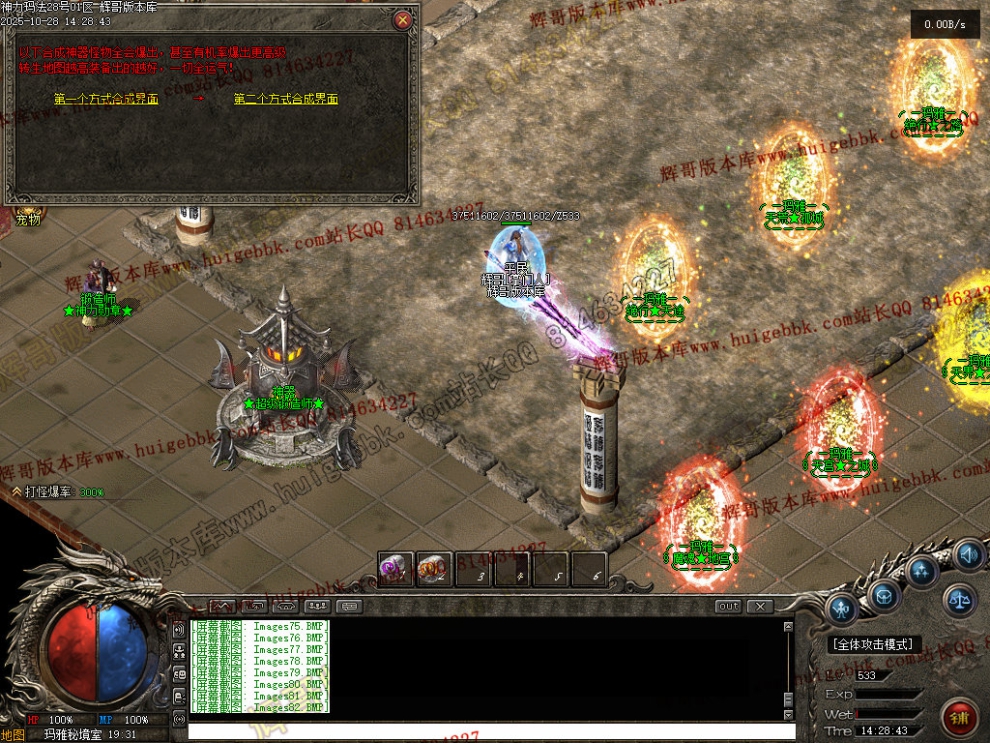Use the red-ringed item in hotbar slot two
This screenshot has width=990, height=743.
pyautogui.click(x=435, y=569)
